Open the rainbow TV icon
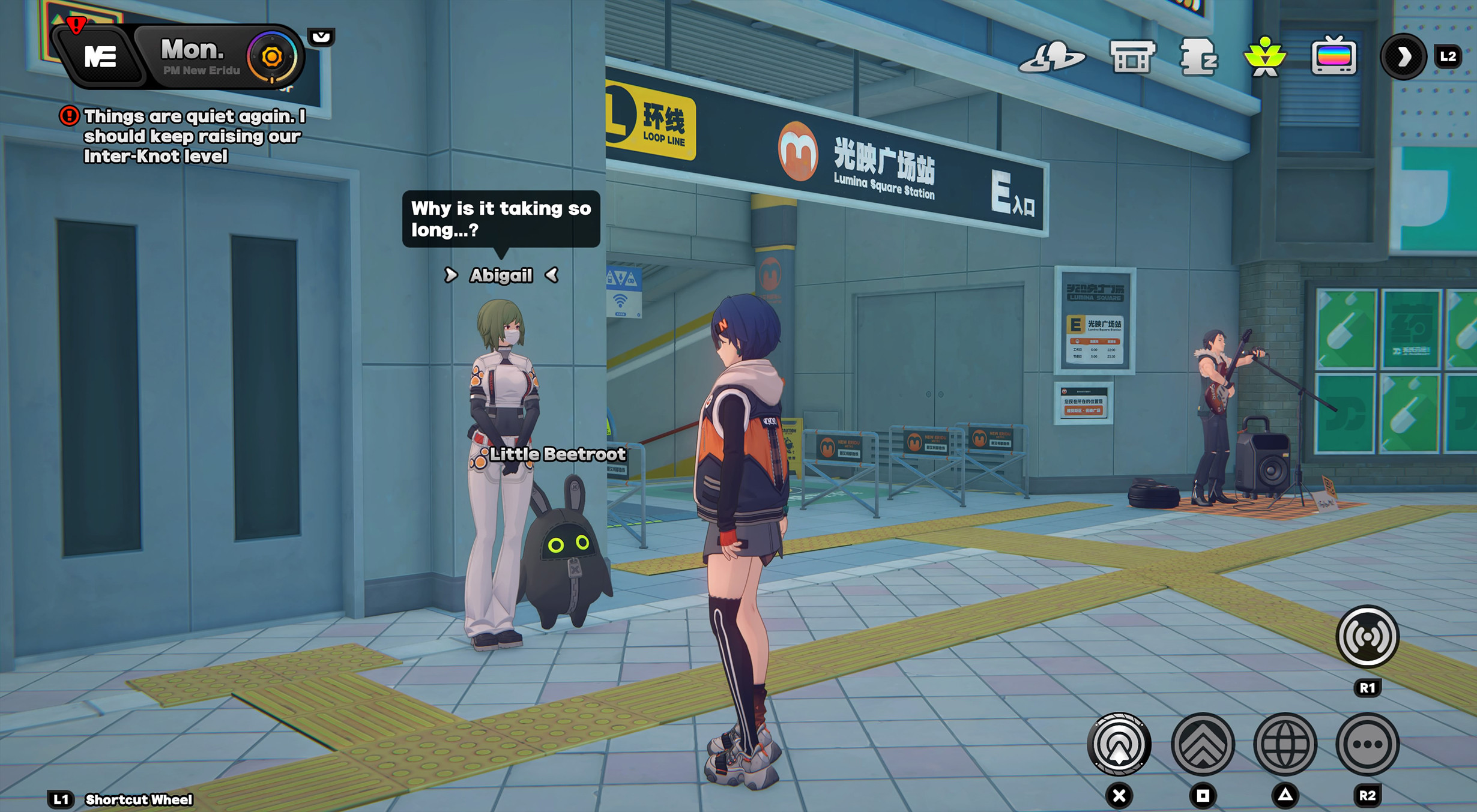Screen dimensions: 1477x812 click(1334, 58)
